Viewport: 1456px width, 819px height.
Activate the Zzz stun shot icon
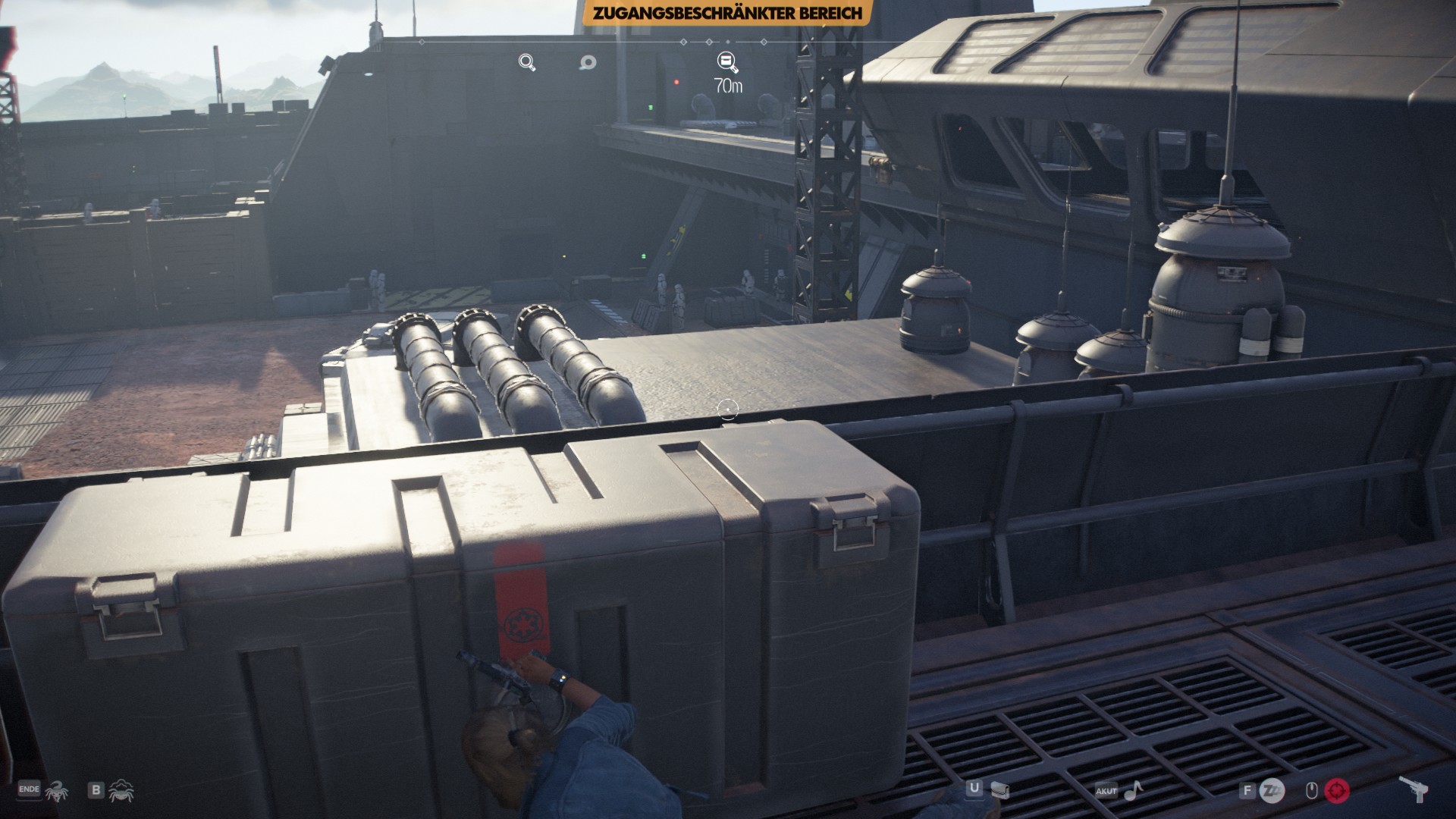1272,791
